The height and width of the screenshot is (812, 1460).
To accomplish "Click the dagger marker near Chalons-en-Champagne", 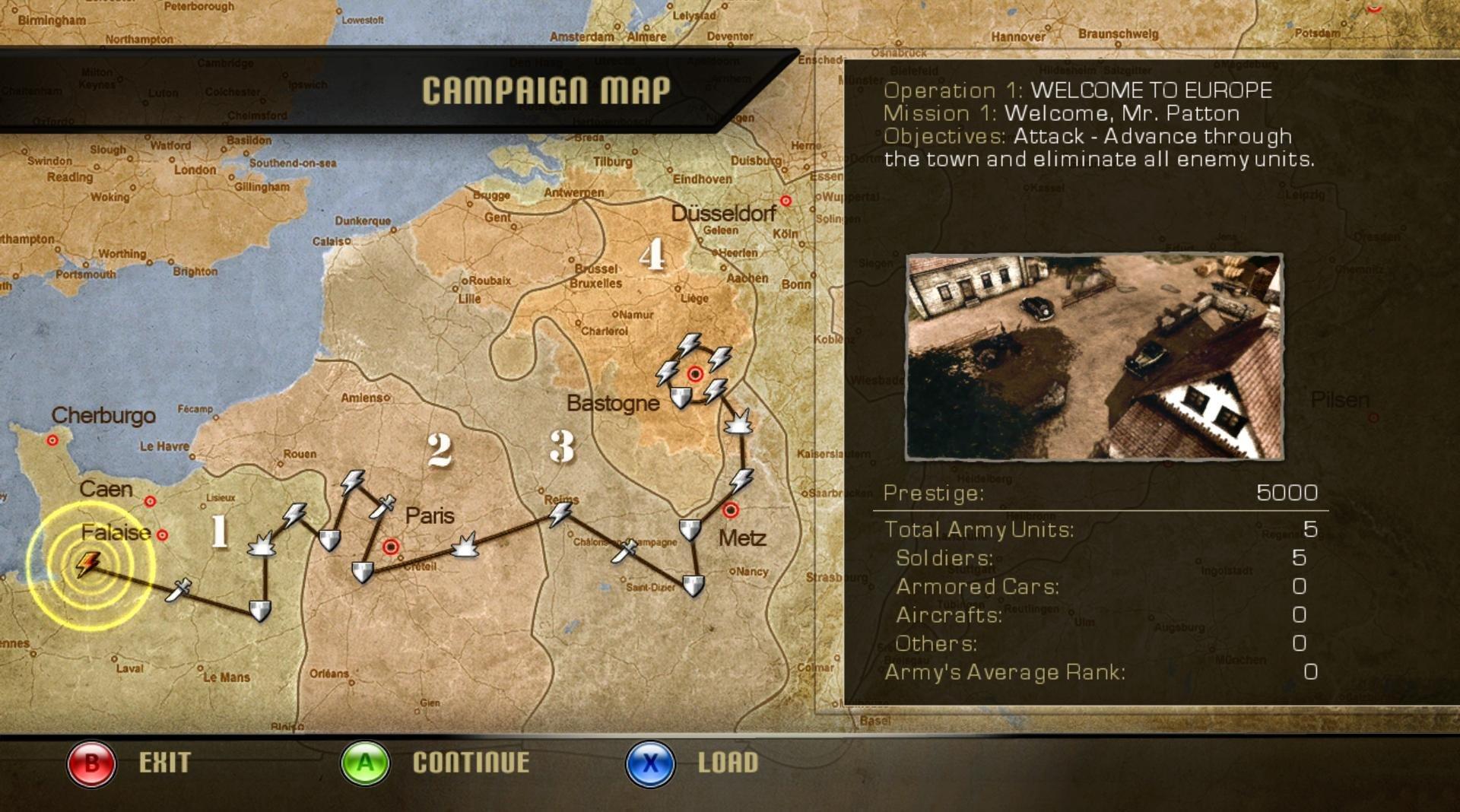I will [x=624, y=550].
